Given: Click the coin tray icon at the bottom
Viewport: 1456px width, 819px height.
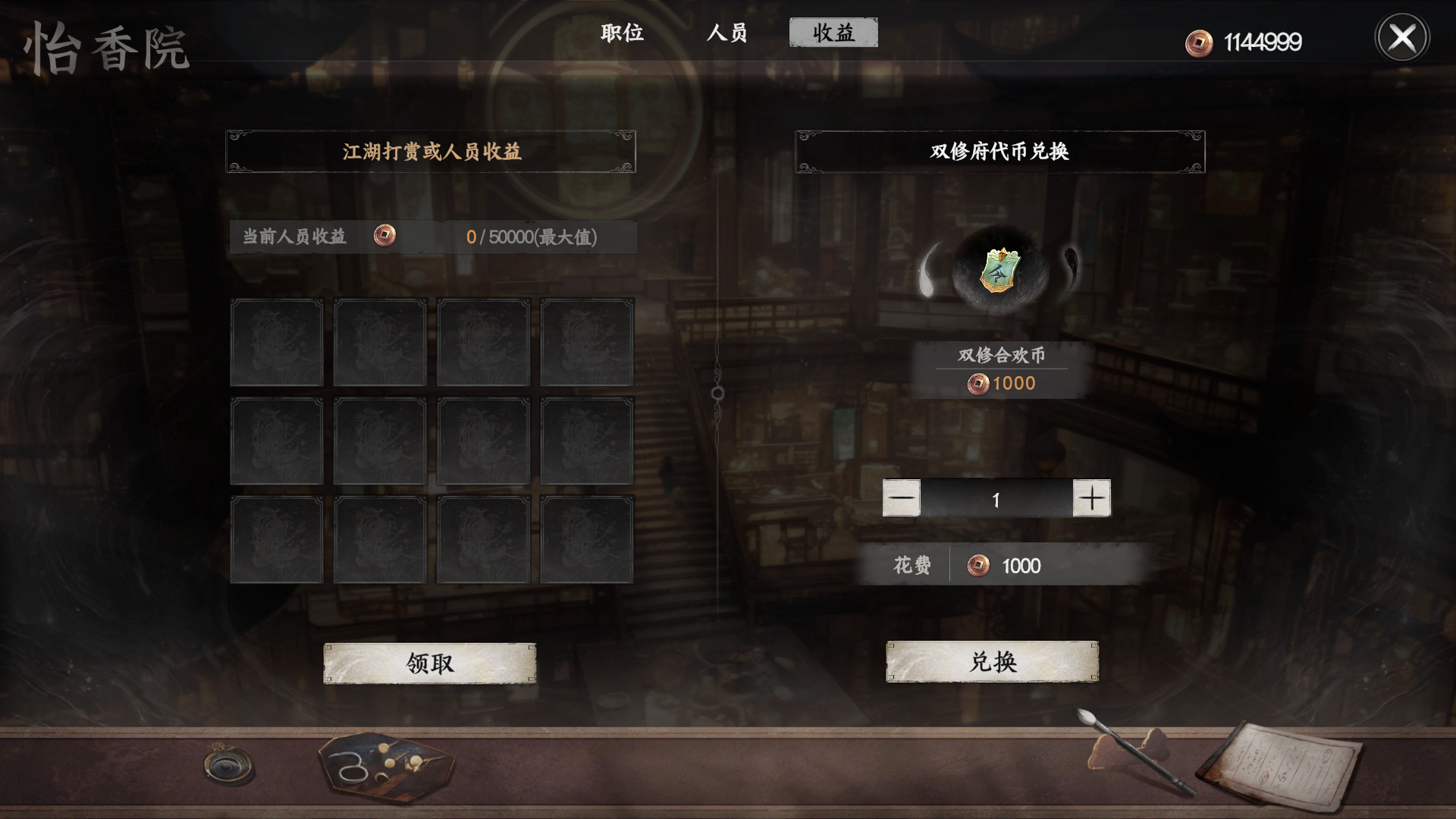Looking at the screenshot, I should pos(383,767).
